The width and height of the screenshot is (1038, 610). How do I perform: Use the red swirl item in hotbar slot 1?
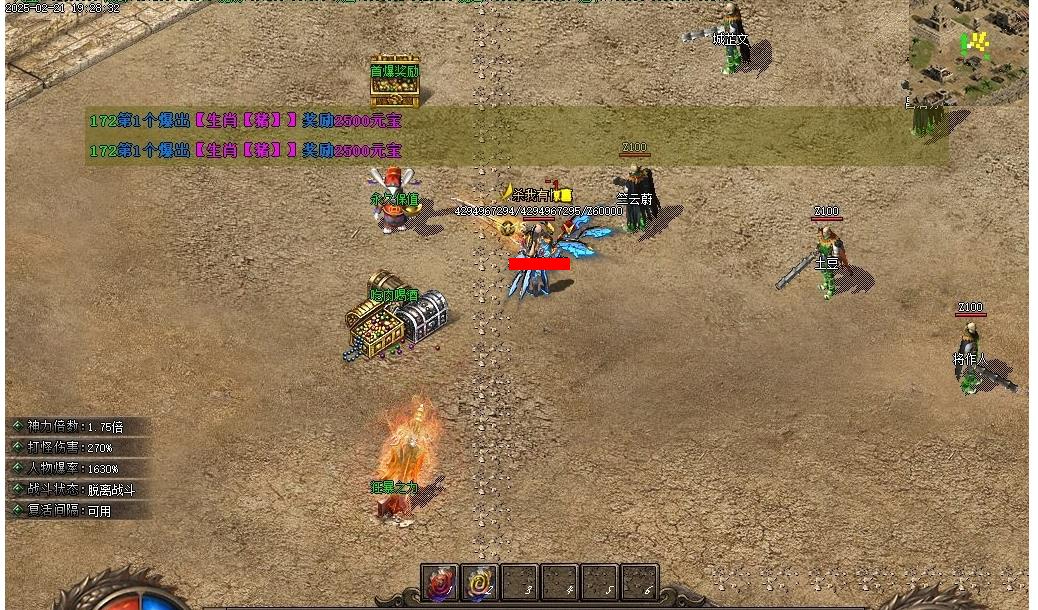(x=440, y=582)
